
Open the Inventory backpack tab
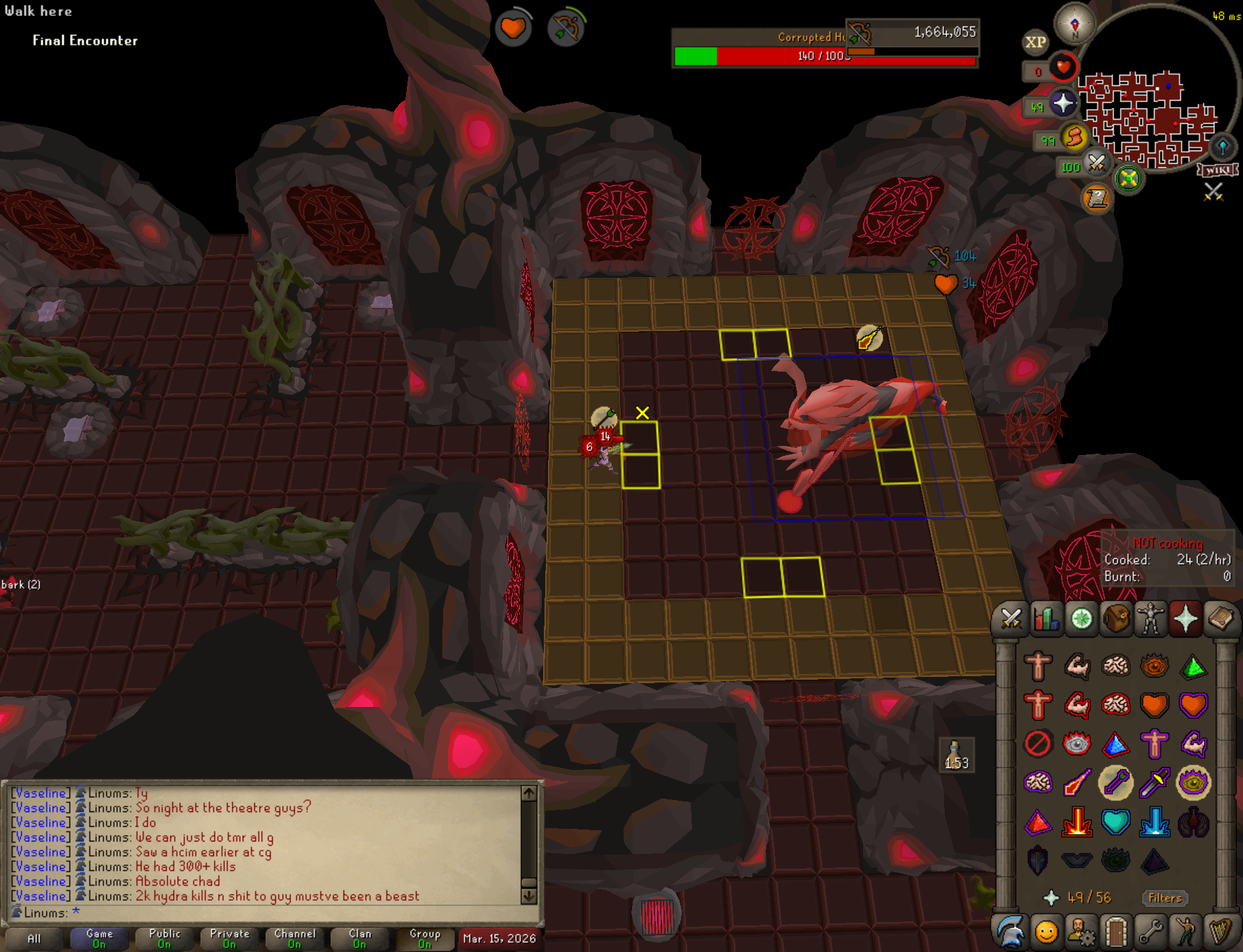pyautogui.click(x=1116, y=619)
